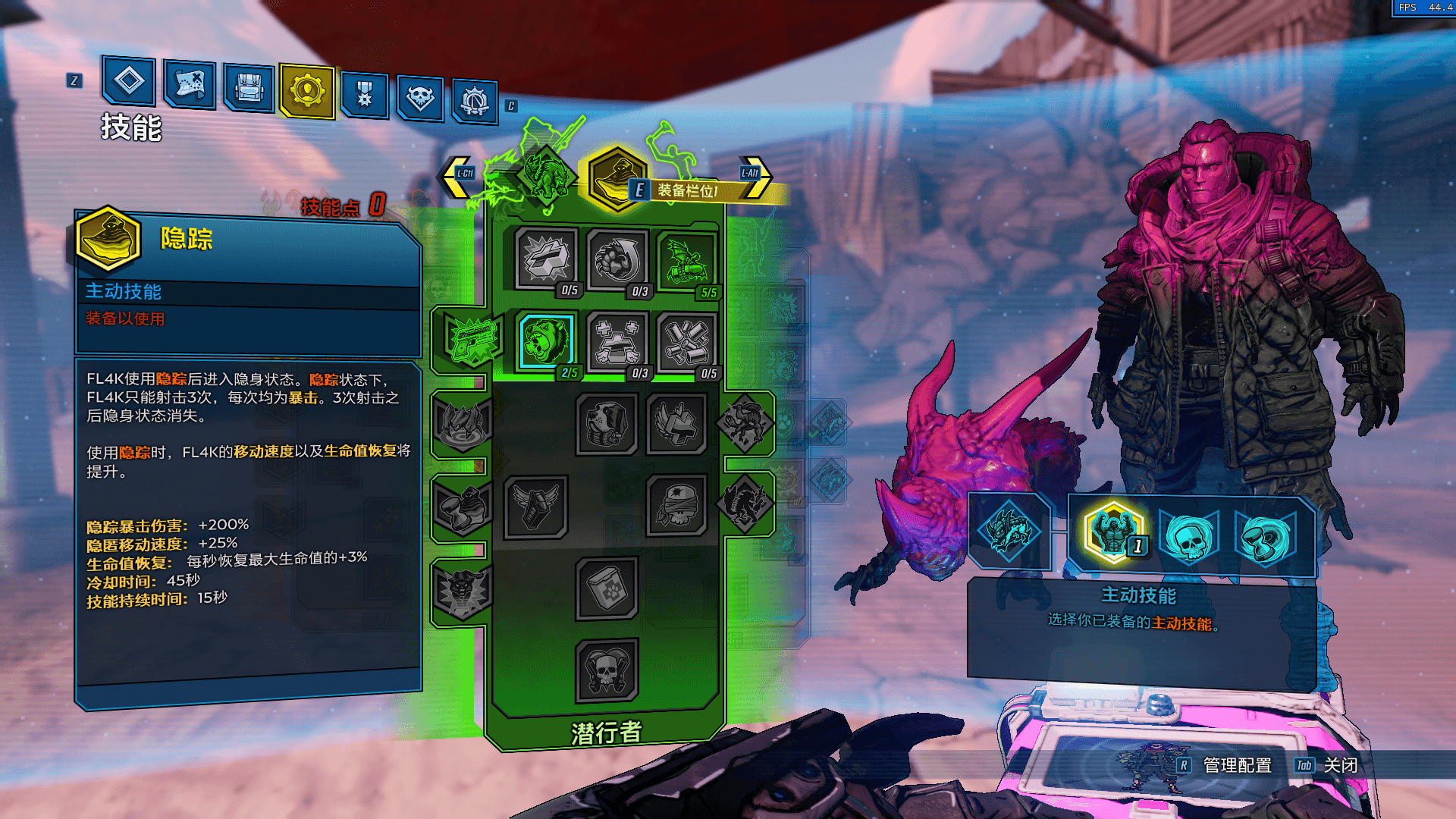Image resolution: width=1456 pixels, height=819 pixels.
Task: Close the skills menu
Action: 1340,765
